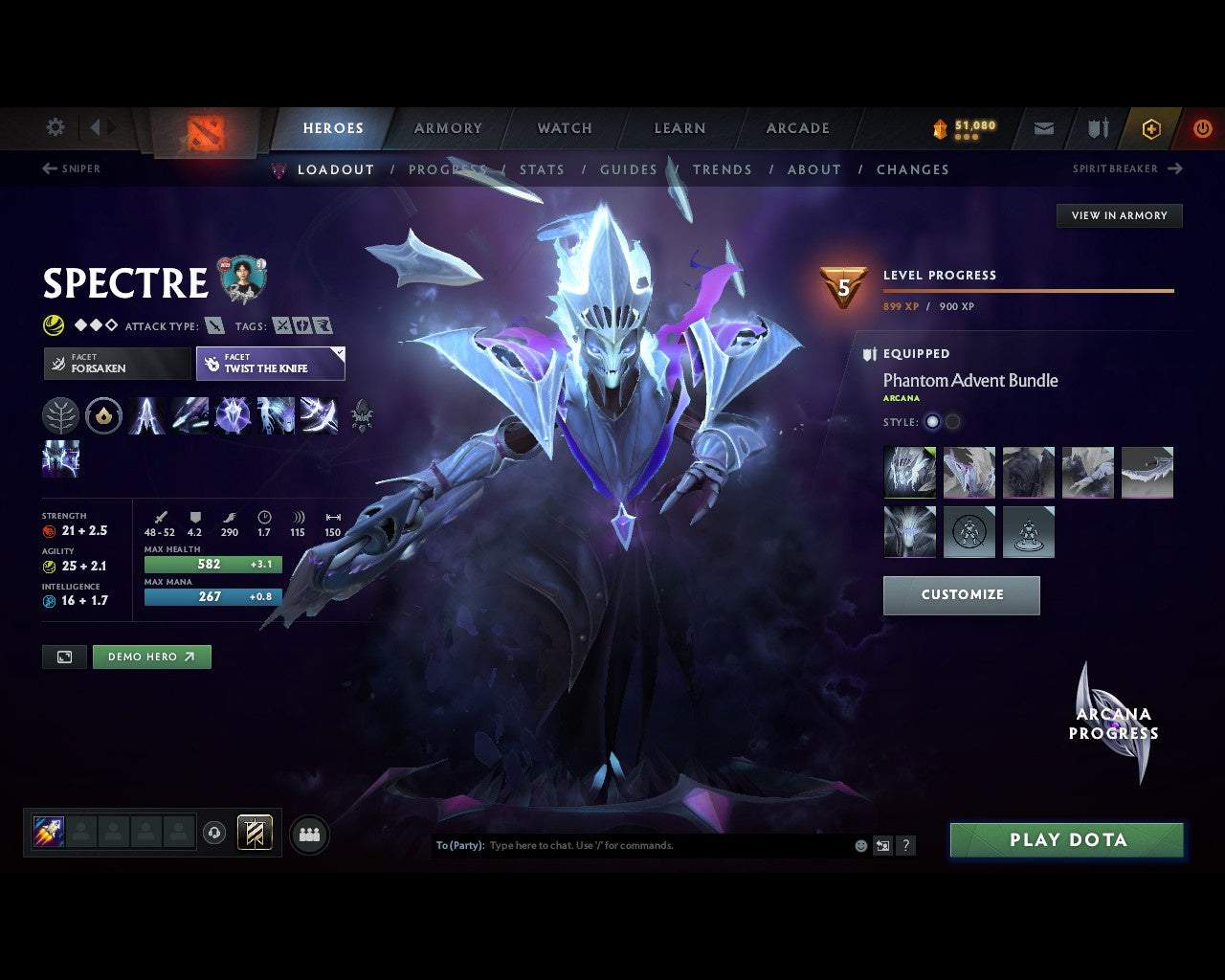Switch to the STATS tab
This screenshot has height=980, width=1225.
(542, 169)
